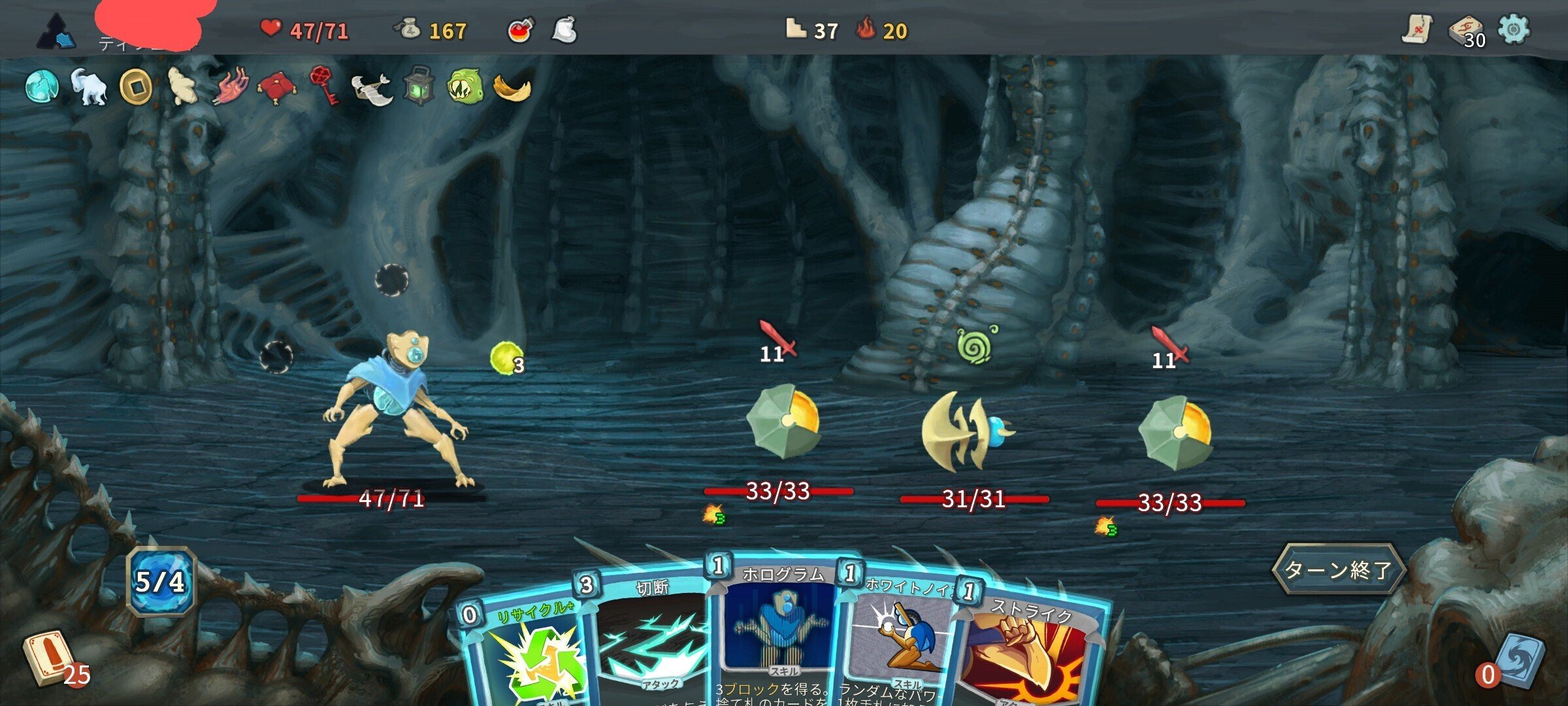Open the draw pile with 25 cards
The image size is (1568, 706).
click(x=46, y=657)
